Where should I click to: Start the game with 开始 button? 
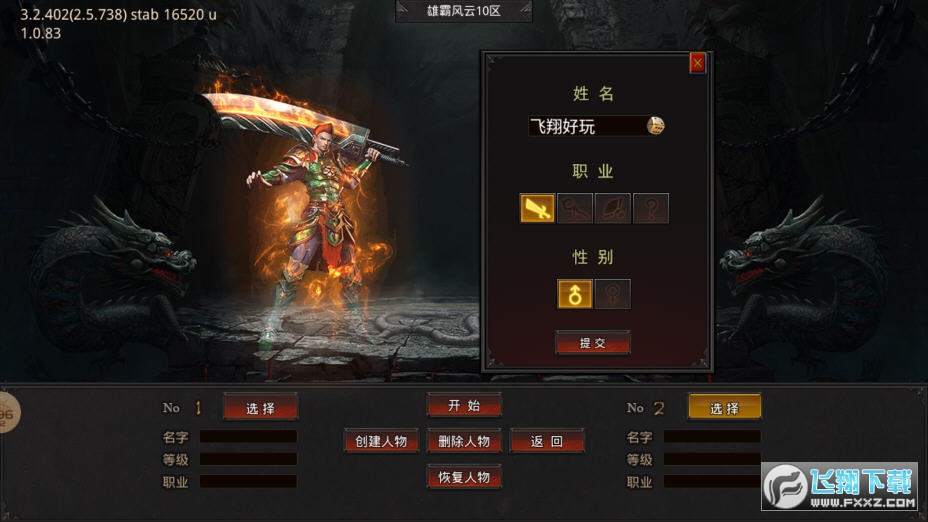(464, 405)
